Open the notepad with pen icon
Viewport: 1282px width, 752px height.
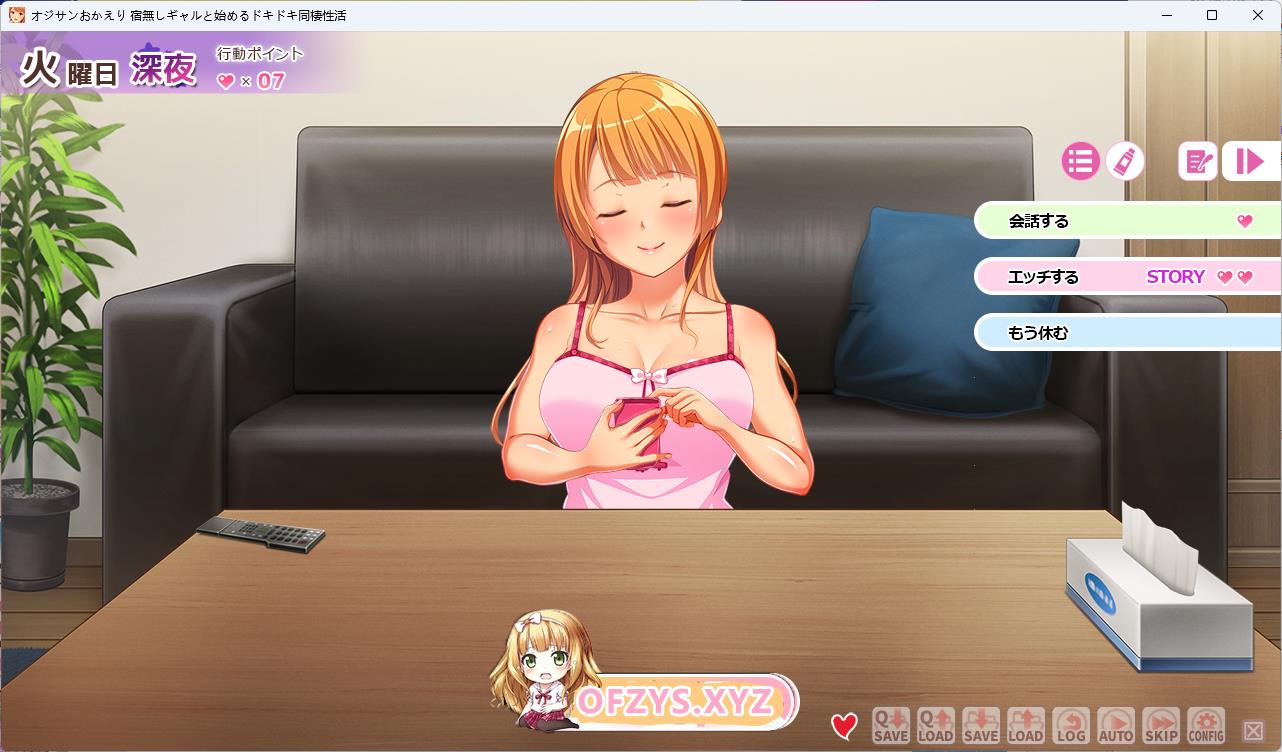(x=1197, y=161)
